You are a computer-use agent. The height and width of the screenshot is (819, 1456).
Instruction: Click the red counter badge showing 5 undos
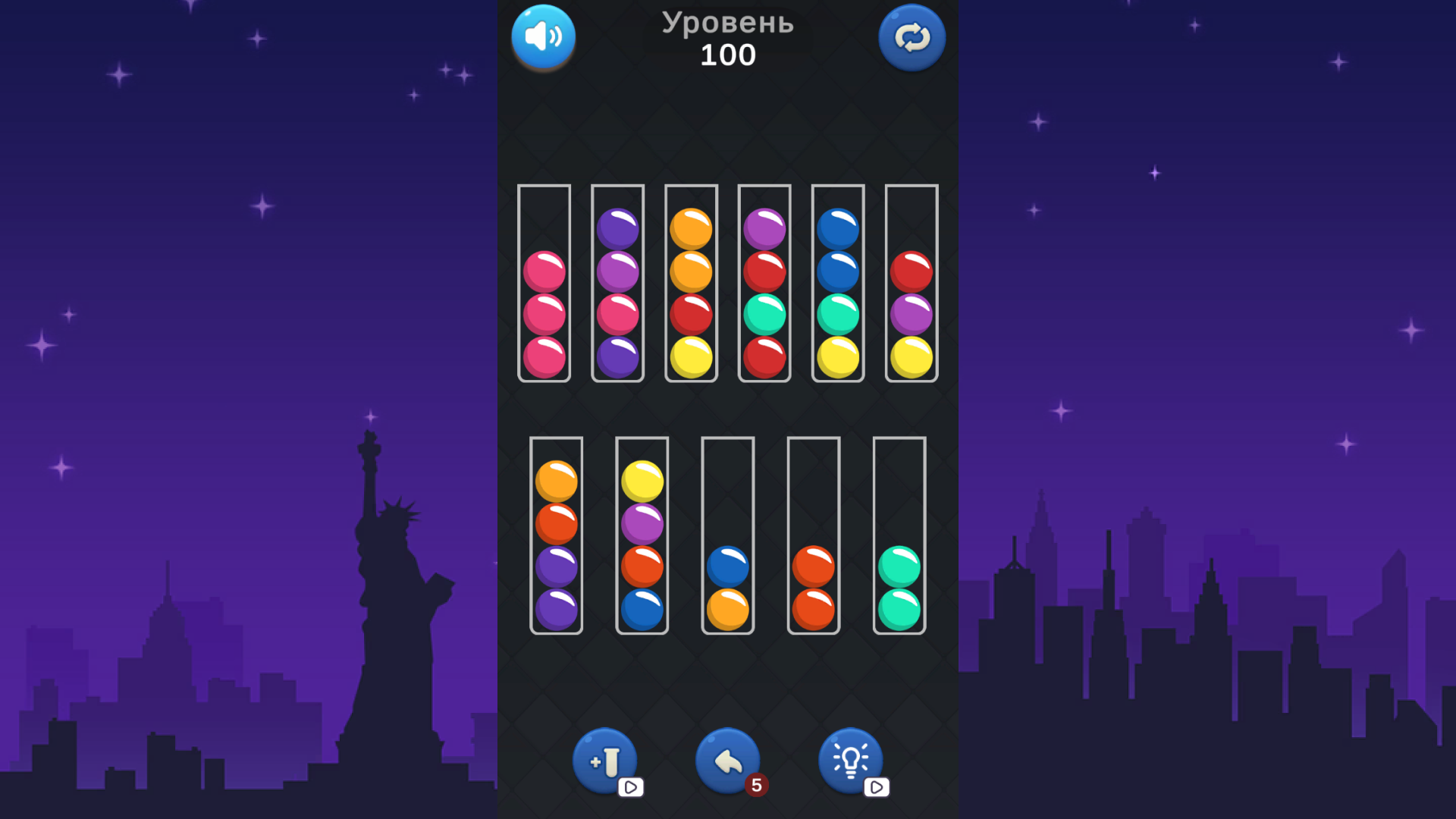pos(756,786)
